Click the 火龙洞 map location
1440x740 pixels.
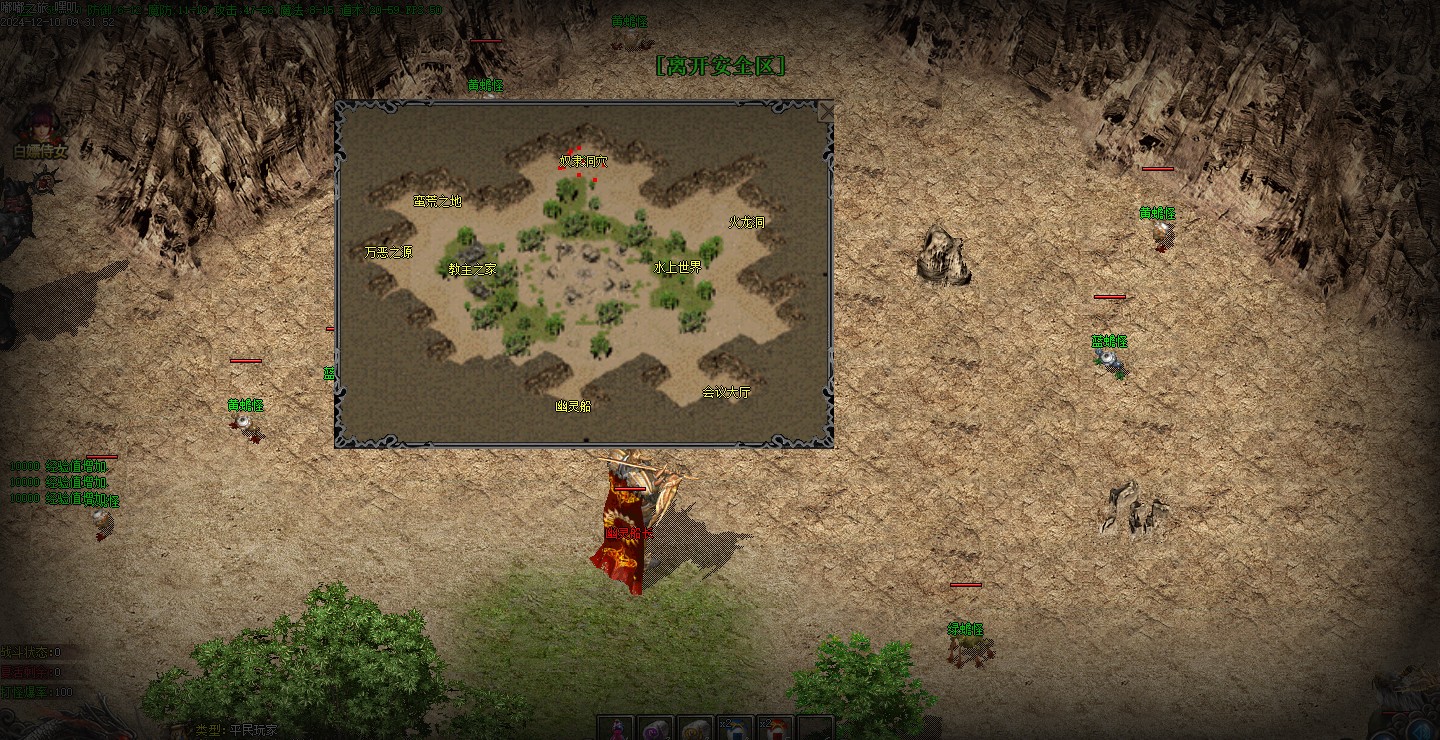coord(746,222)
